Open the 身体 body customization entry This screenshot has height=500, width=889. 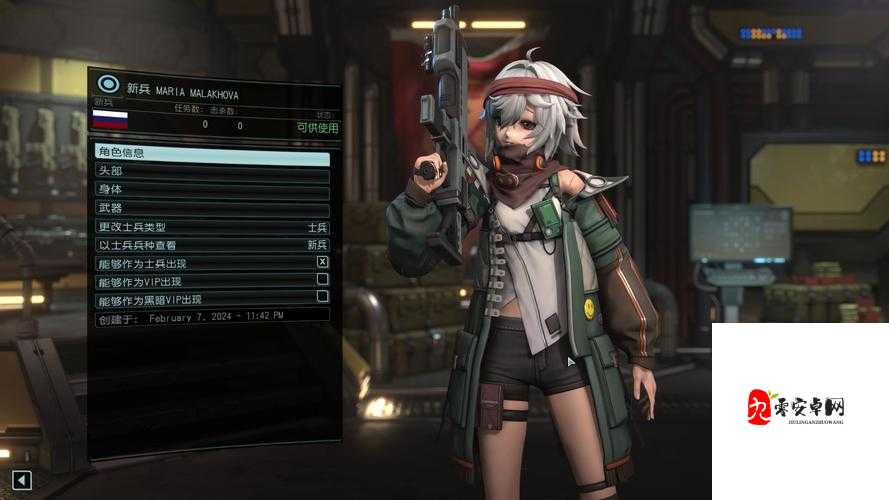pos(211,190)
